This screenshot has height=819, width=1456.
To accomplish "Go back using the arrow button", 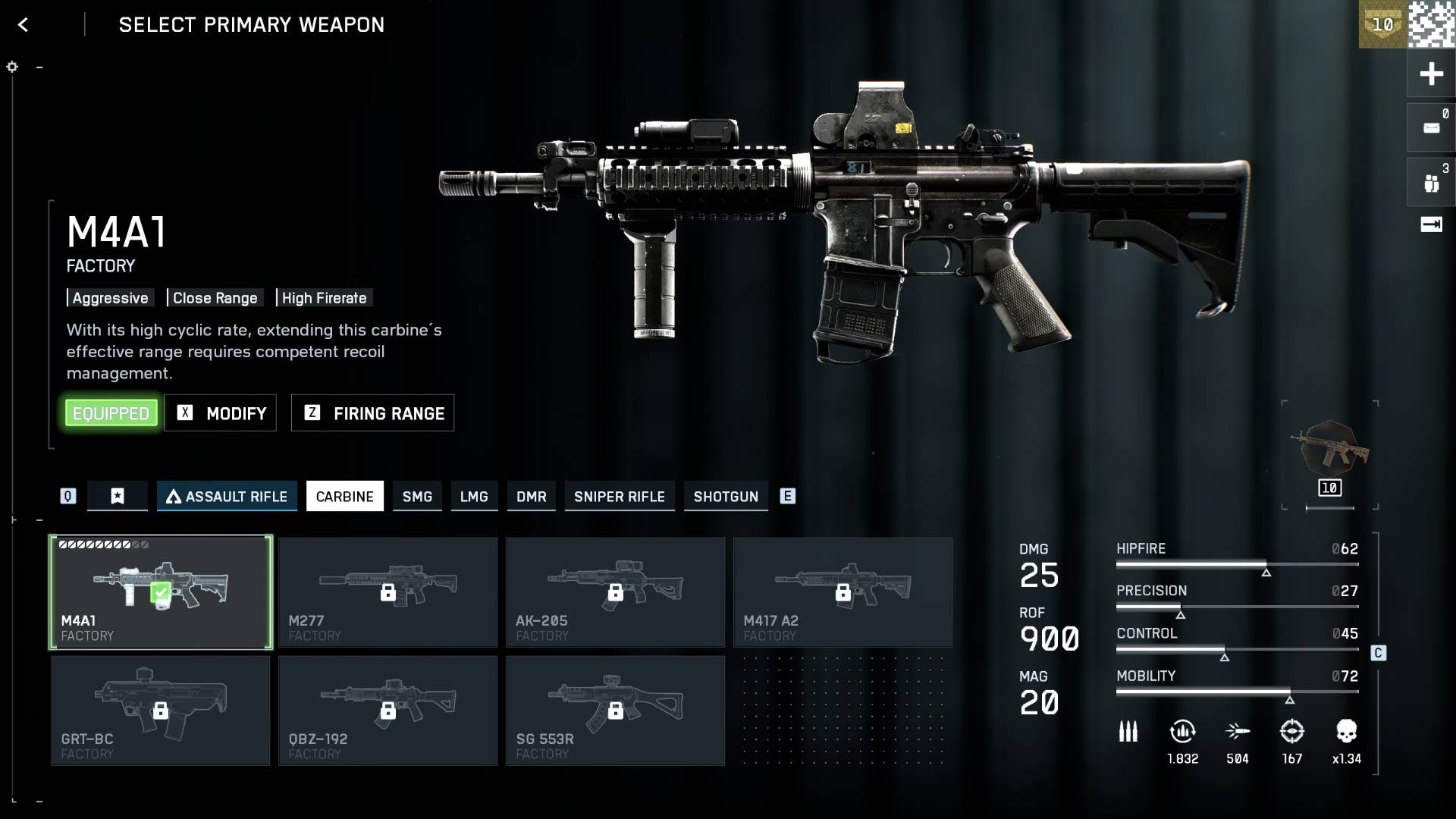I will pos(23,25).
